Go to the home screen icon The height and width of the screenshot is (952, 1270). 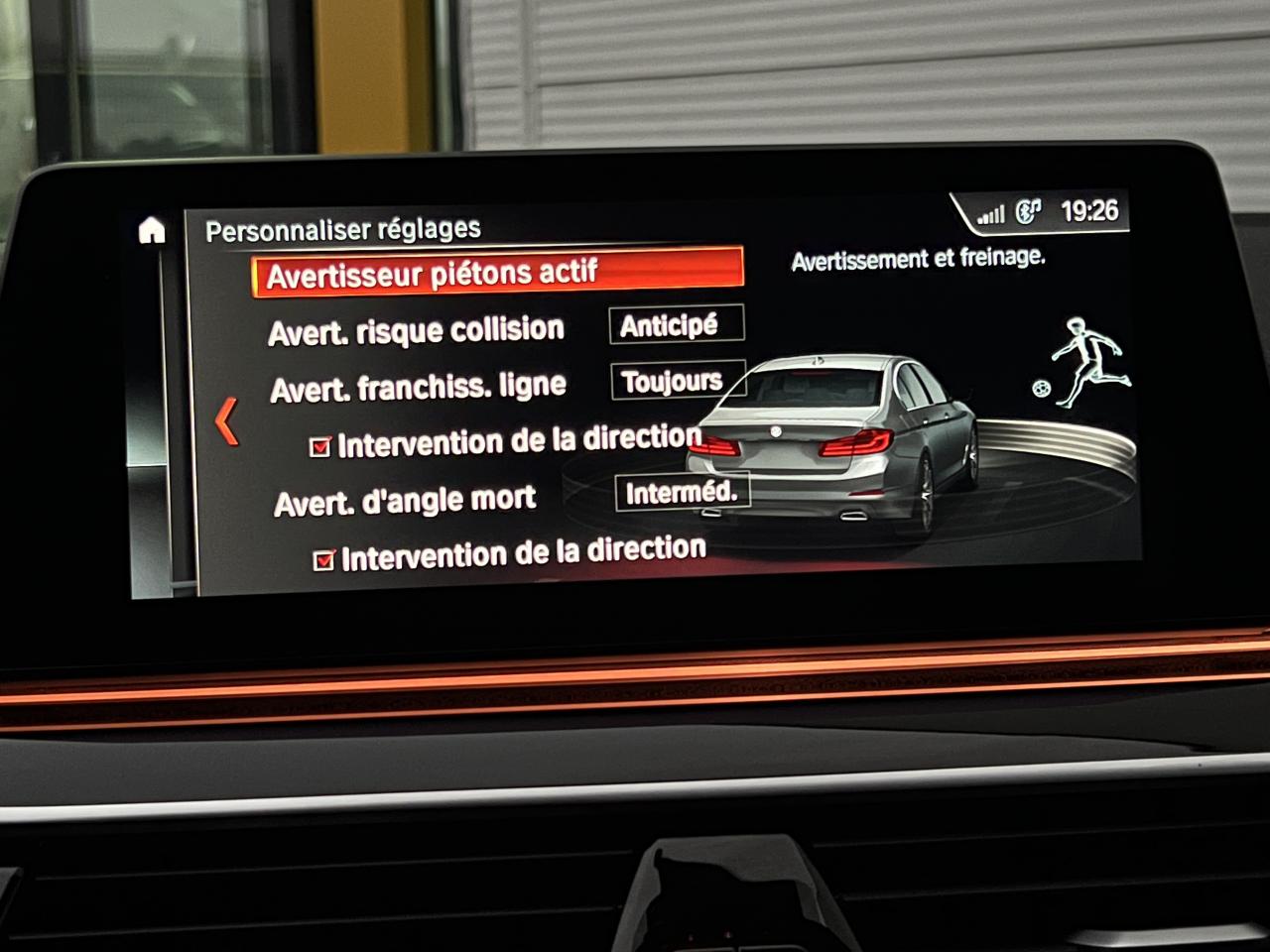152,231
